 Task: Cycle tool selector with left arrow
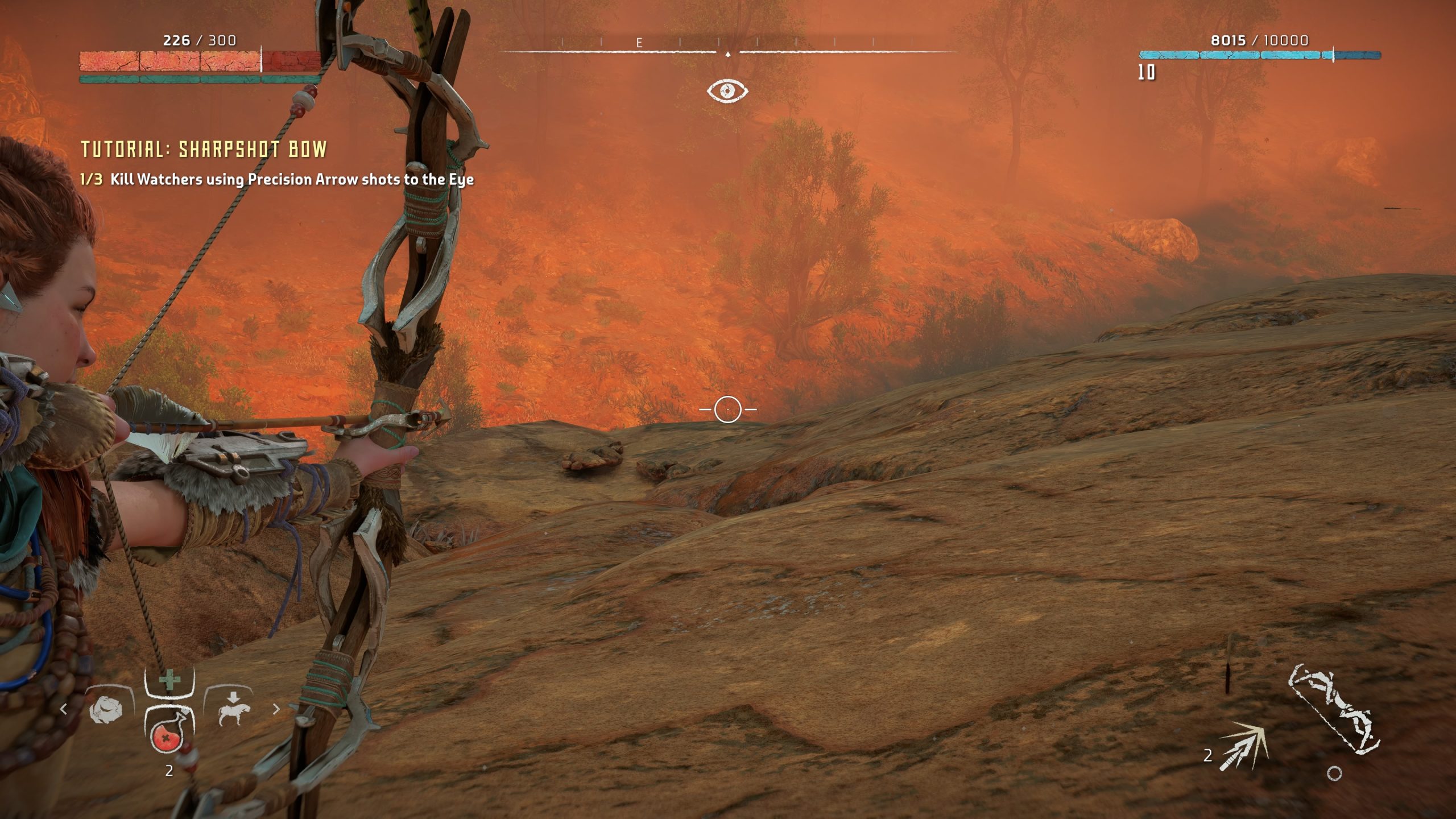click(x=64, y=709)
